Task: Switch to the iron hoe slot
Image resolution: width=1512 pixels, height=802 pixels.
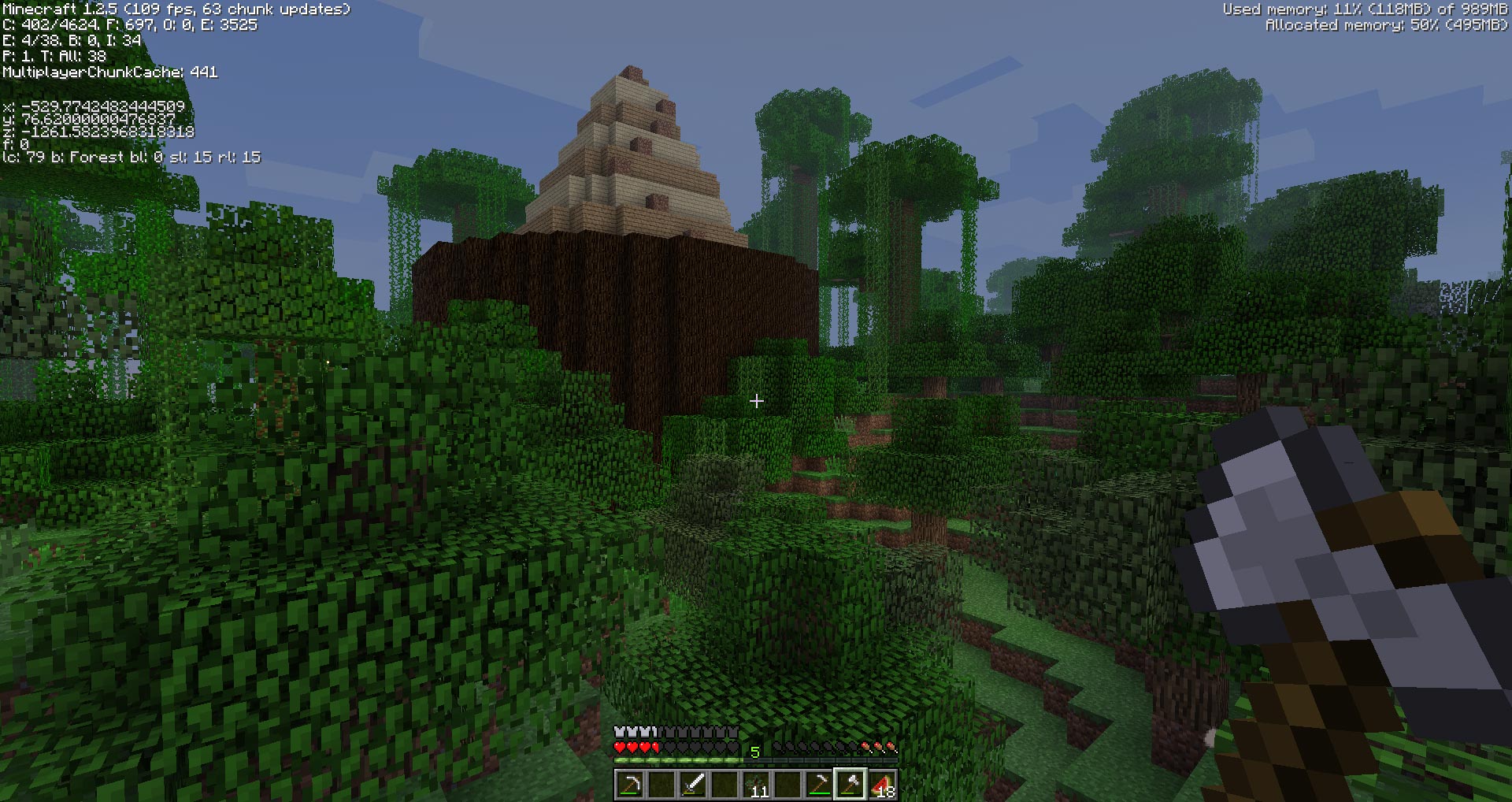Action: click(819, 785)
